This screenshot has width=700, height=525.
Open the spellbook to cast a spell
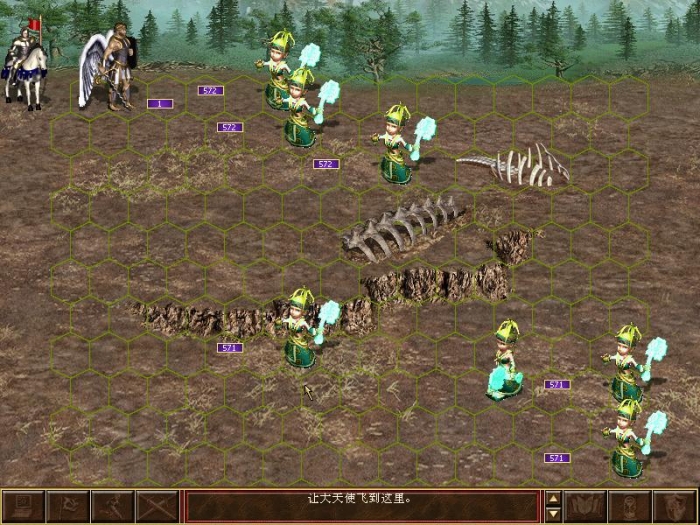[x=585, y=506]
